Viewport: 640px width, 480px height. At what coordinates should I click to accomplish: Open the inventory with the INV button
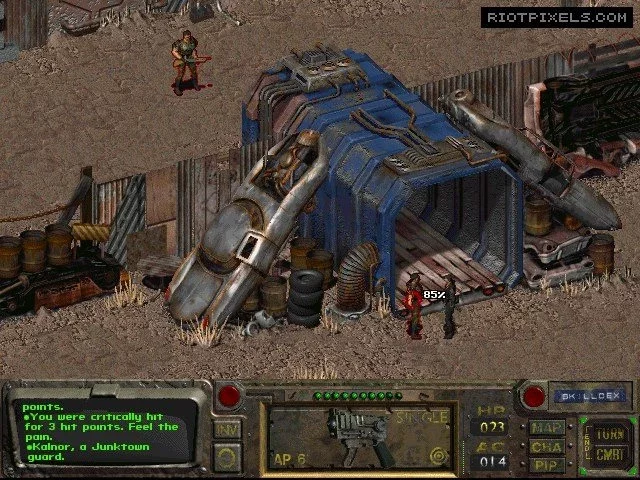(227, 429)
